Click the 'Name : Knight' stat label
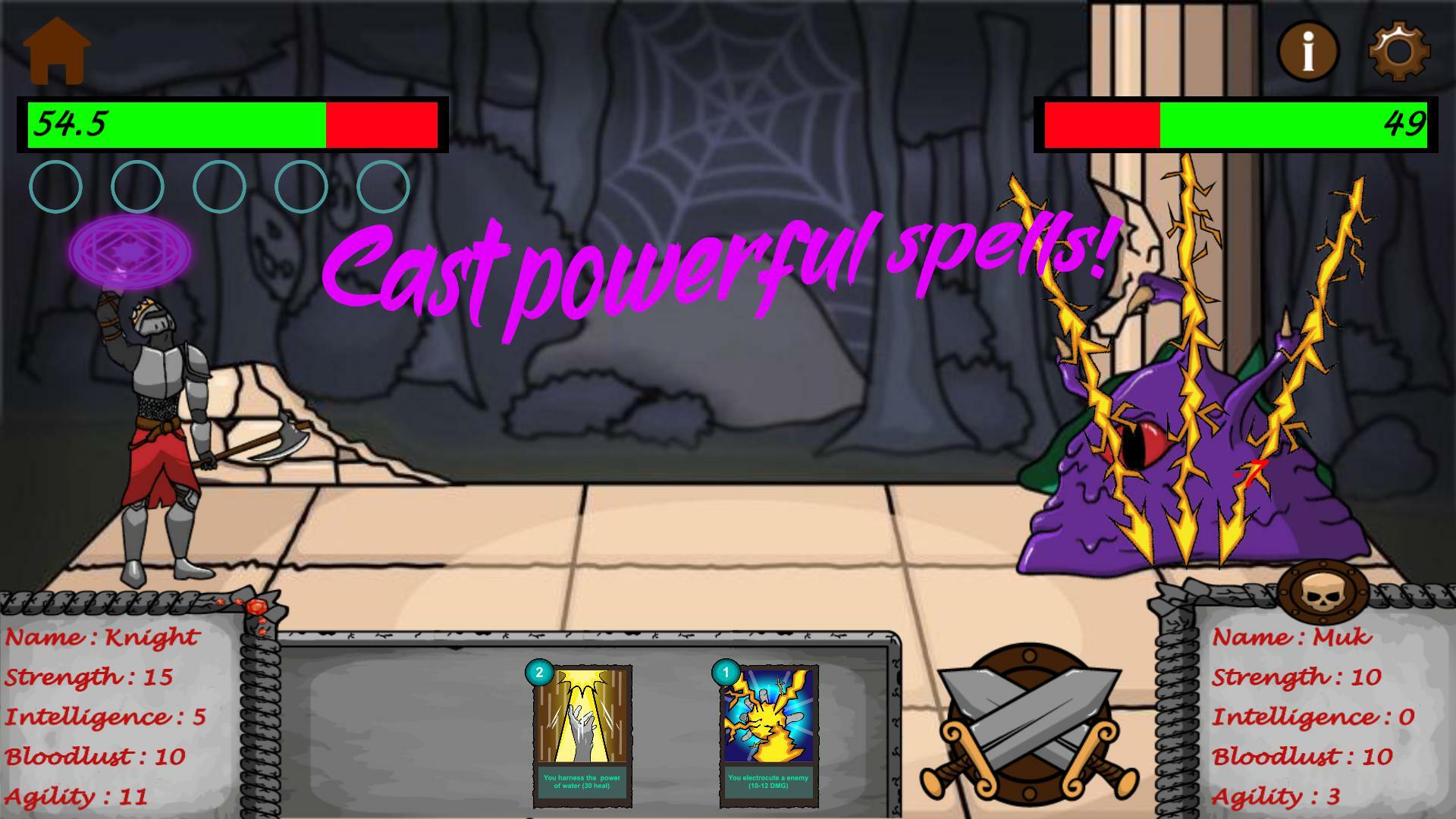 [101, 637]
